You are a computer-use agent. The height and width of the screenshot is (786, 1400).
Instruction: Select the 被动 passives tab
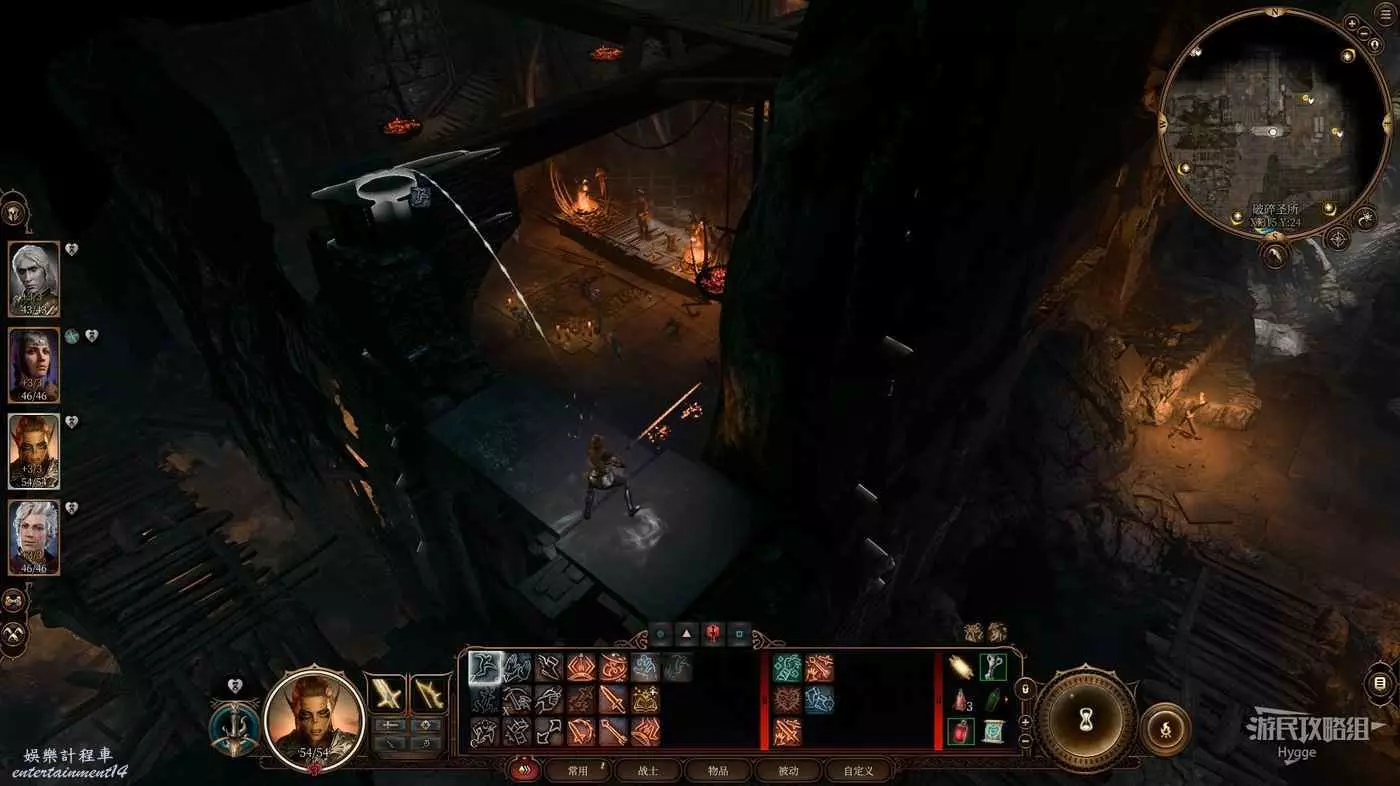point(789,770)
